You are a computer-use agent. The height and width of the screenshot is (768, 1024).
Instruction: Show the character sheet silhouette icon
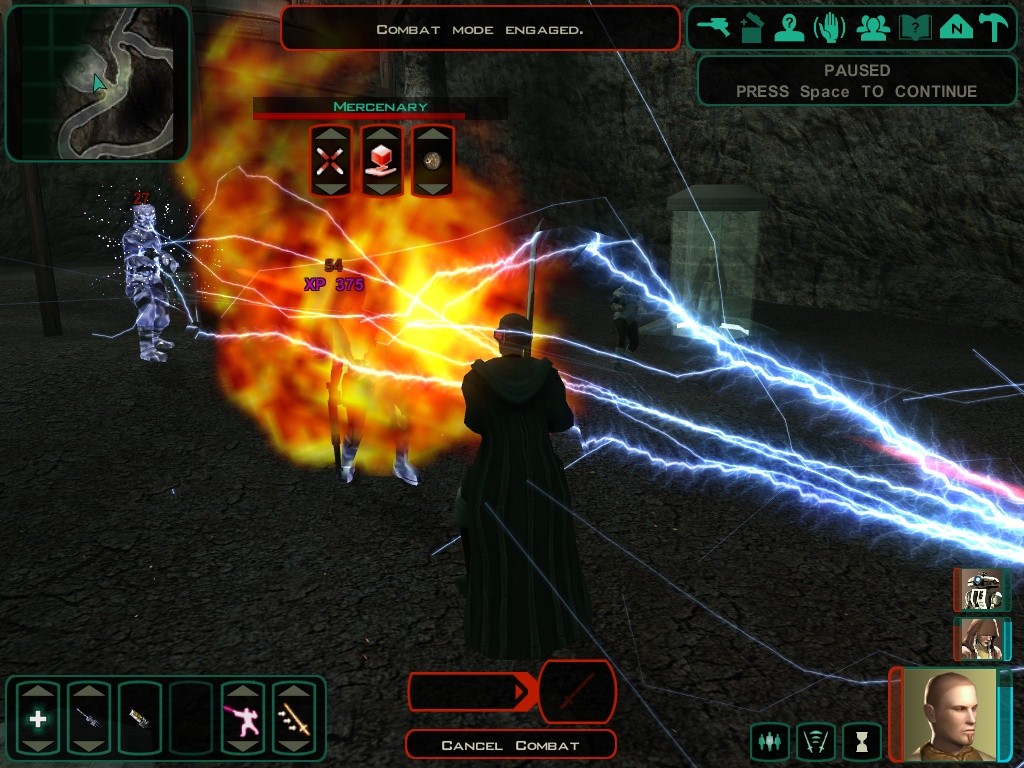tap(790, 28)
